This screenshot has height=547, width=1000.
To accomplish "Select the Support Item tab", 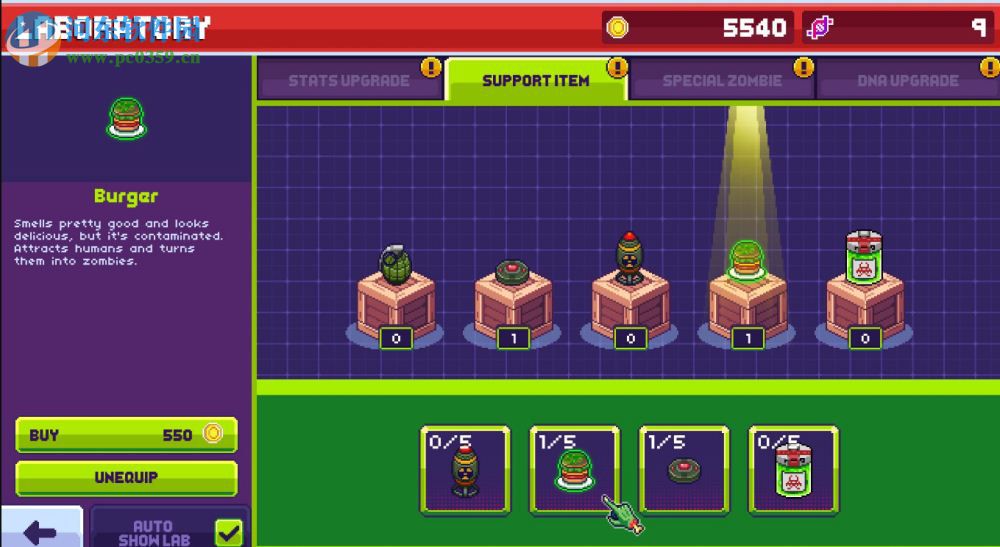I will pos(536,81).
